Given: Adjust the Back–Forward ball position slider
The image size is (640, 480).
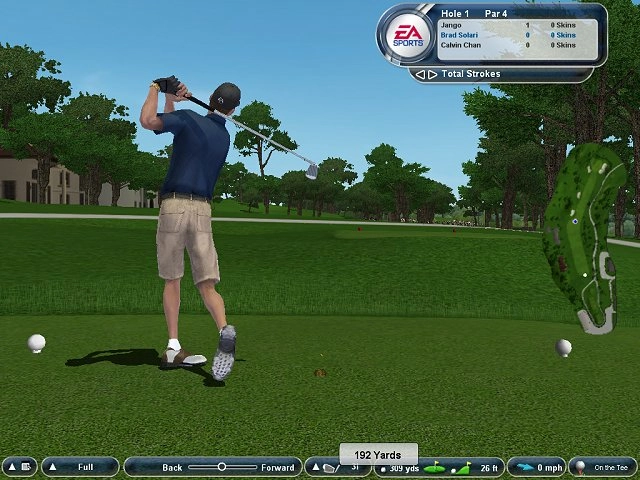Looking at the screenshot, I should [222, 467].
